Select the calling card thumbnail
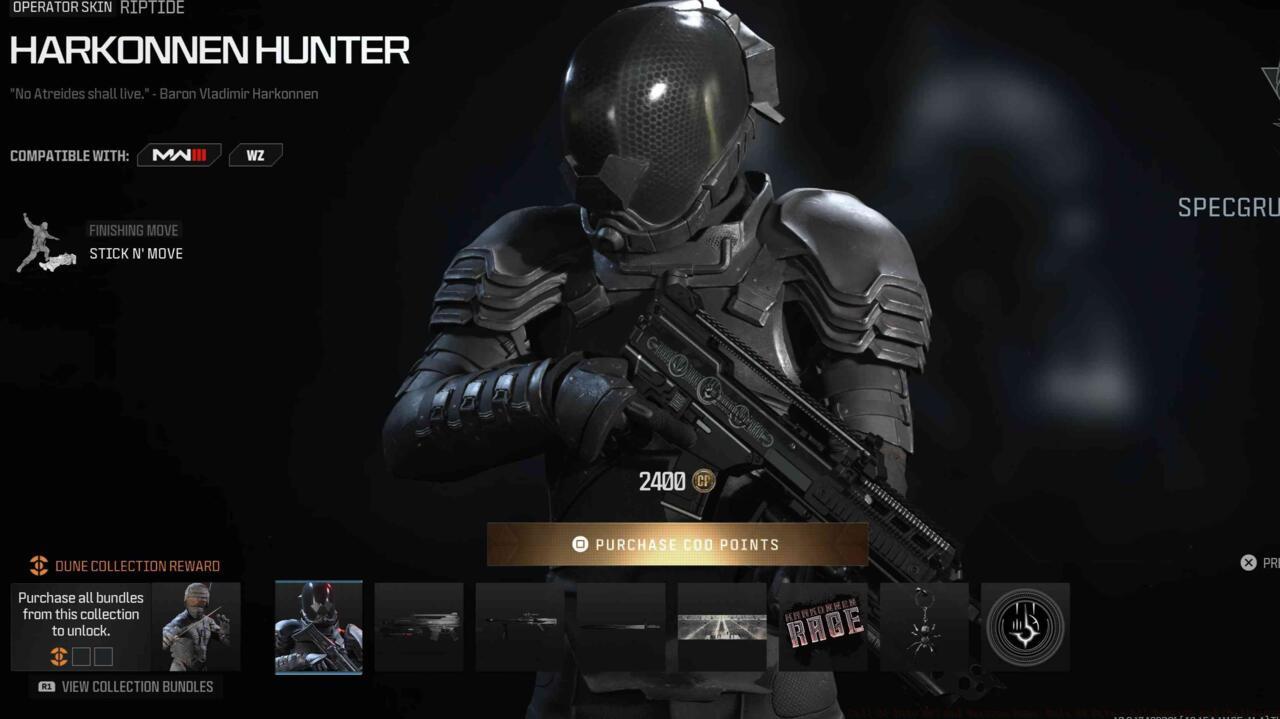Image resolution: width=1280 pixels, height=719 pixels. [722, 627]
